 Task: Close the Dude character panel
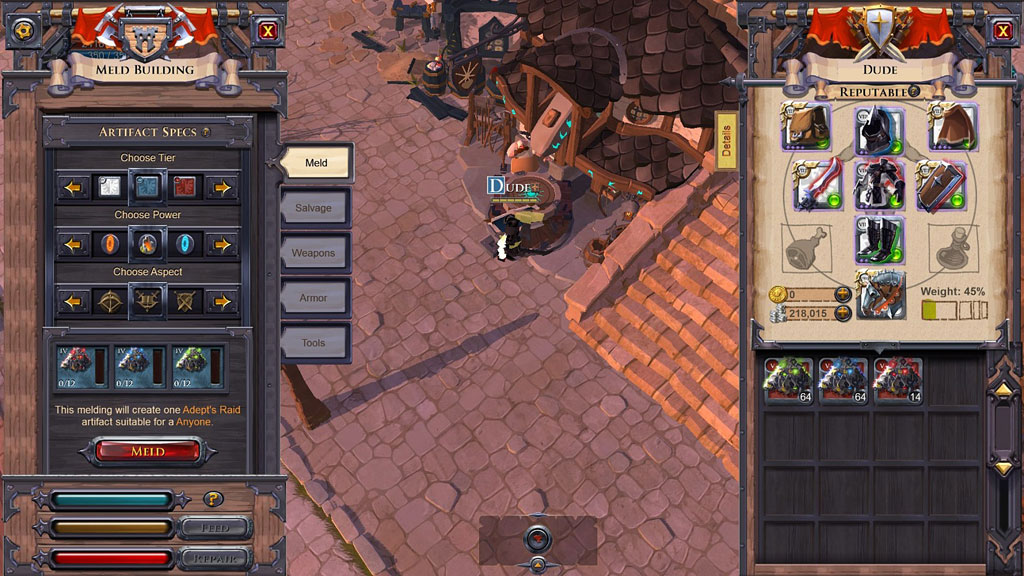pyautogui.click(x=1002, y=31)
